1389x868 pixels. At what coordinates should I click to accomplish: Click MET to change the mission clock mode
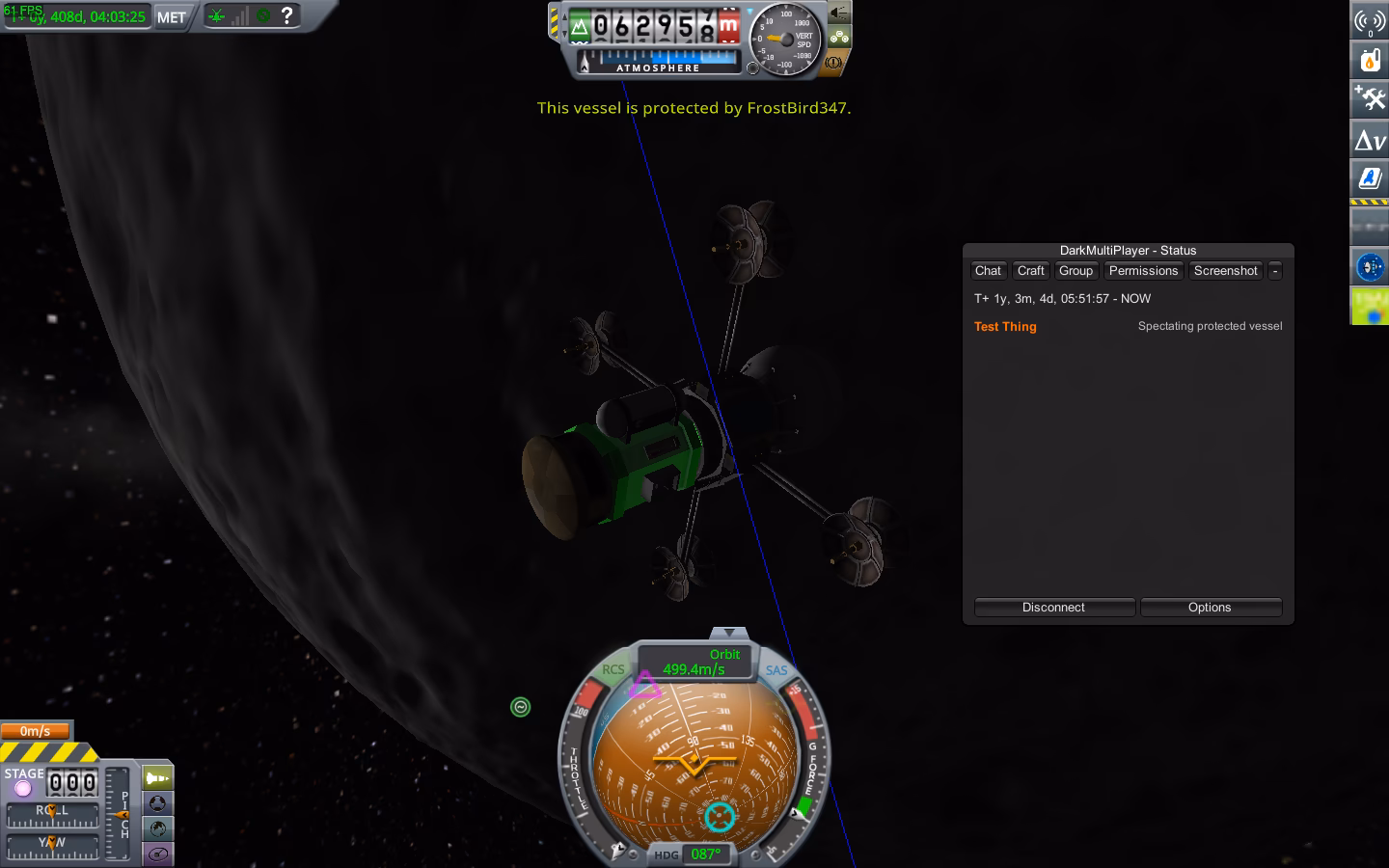170,15
